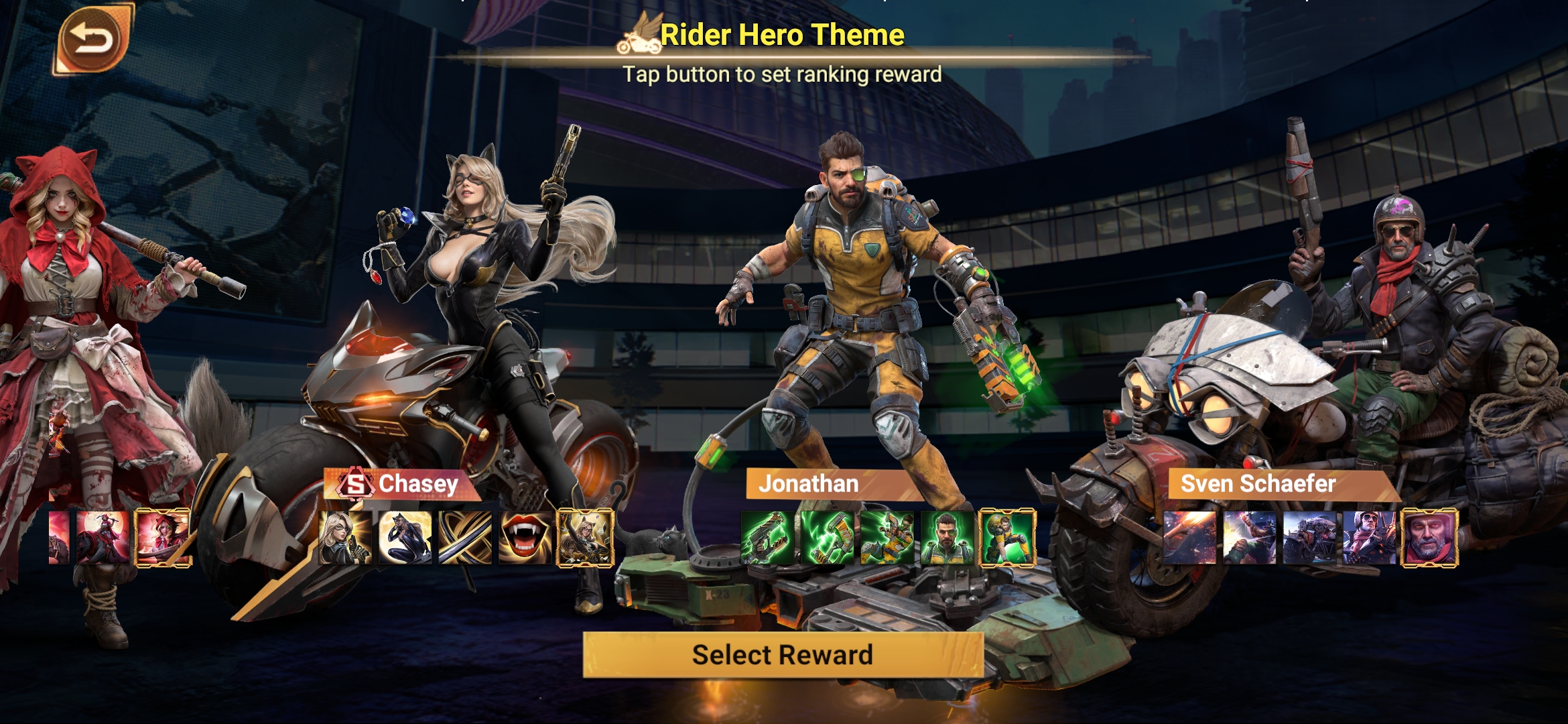
Task: Inspect Chasey's golden swirling rings skill
Action: (465, 538)
